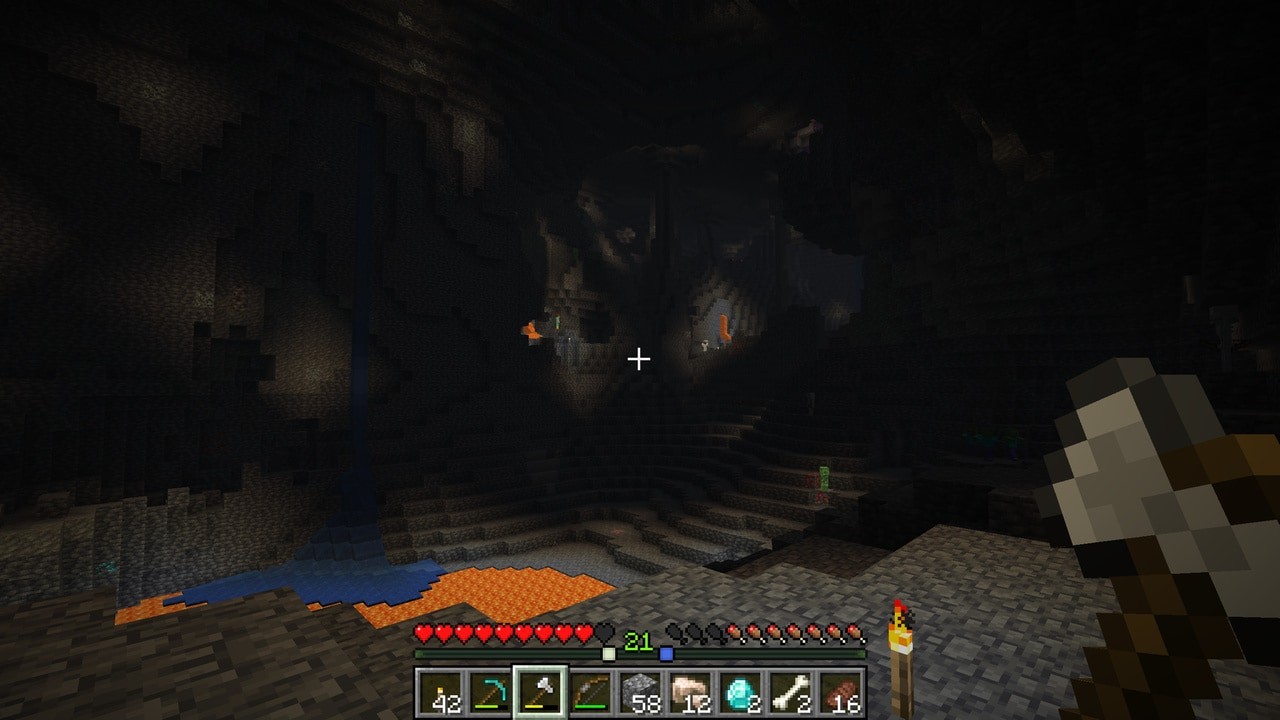Equip the bow from the hotbar
Viewport: 1280px width, 720px height.
coord(590,692)
